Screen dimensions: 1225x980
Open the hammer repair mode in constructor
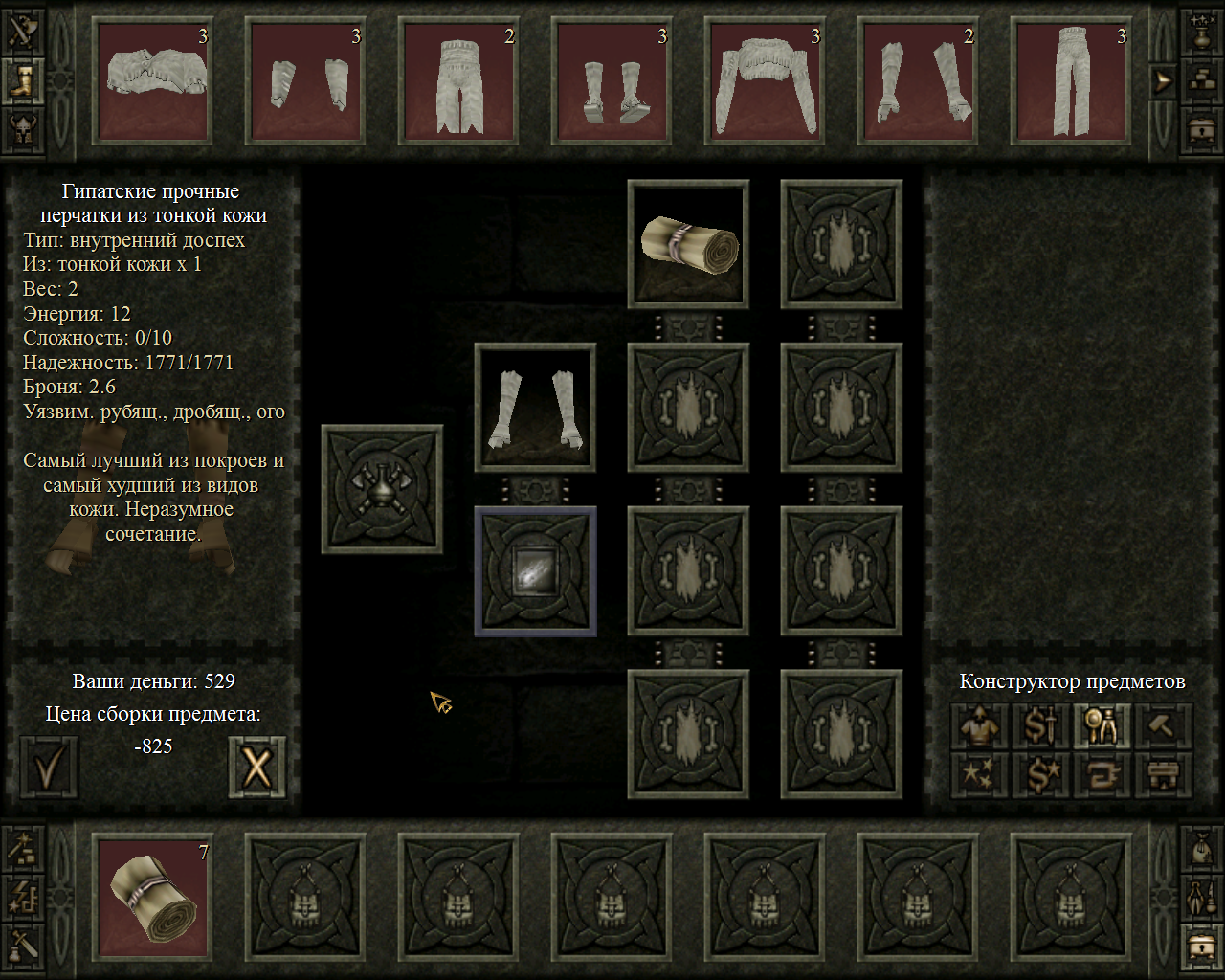(x=1163, y=725)
